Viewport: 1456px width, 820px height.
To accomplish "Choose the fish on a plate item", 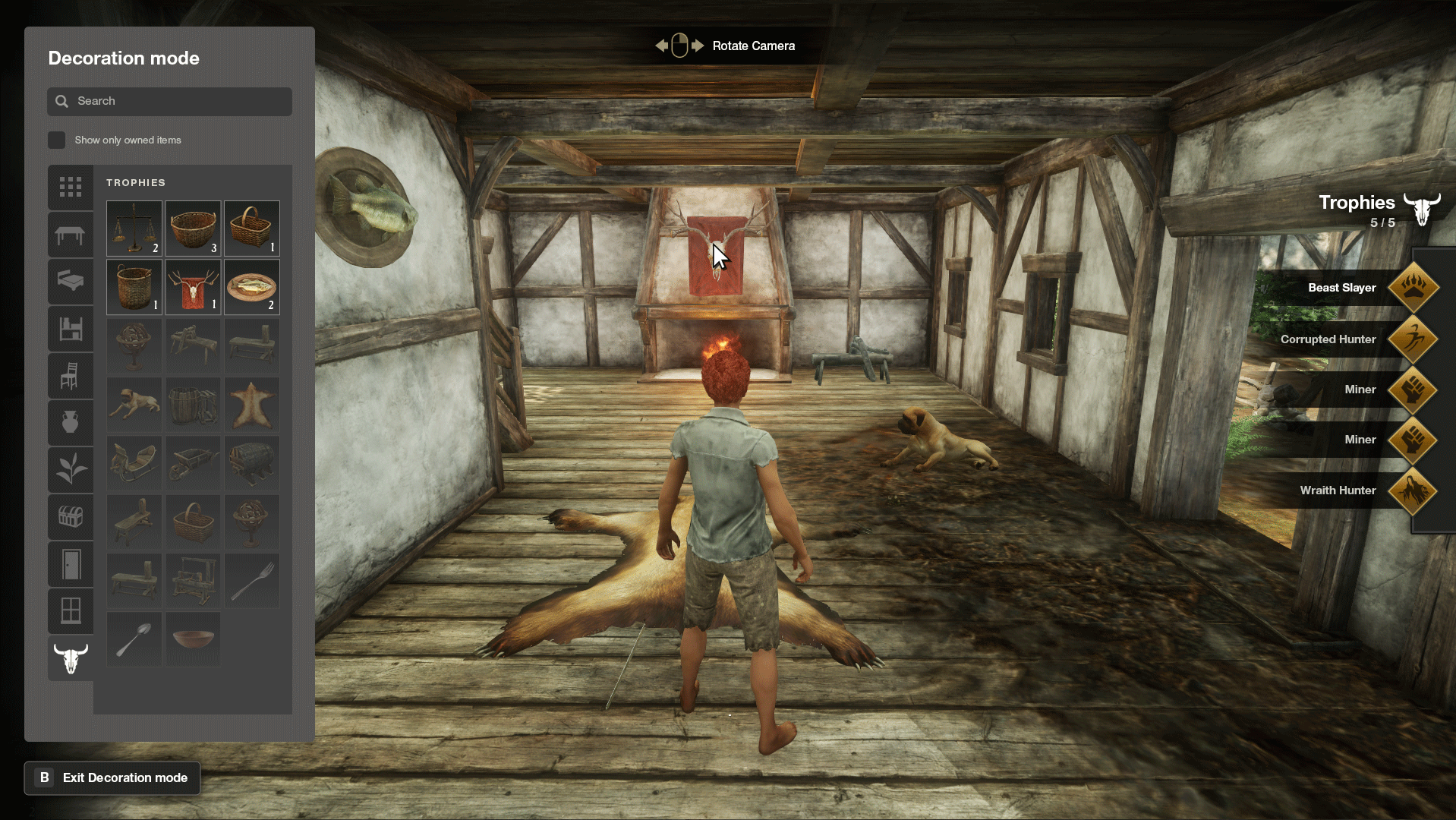I will pos(252,287).
